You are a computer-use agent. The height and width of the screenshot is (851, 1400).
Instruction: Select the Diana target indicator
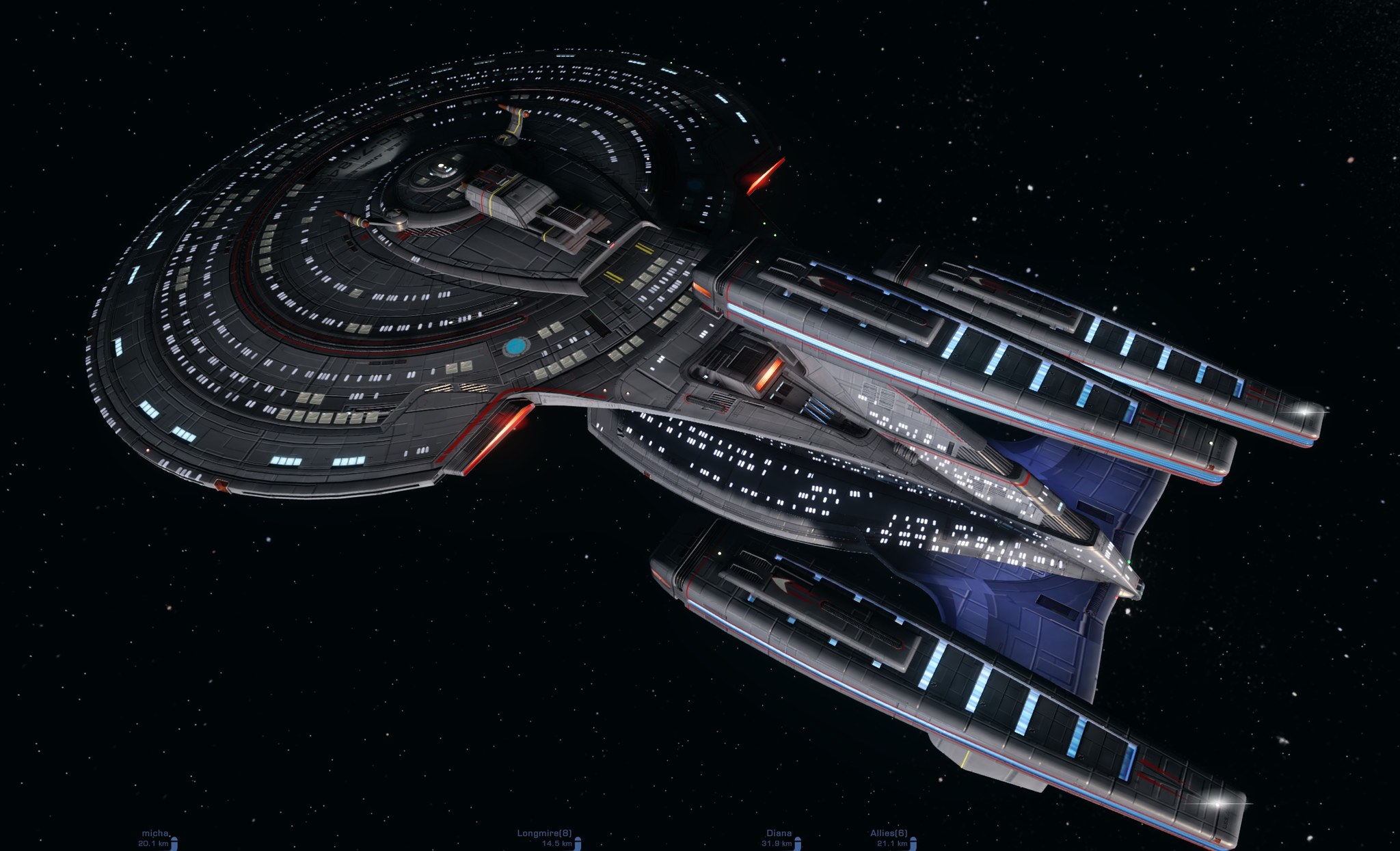pos(779,837)
